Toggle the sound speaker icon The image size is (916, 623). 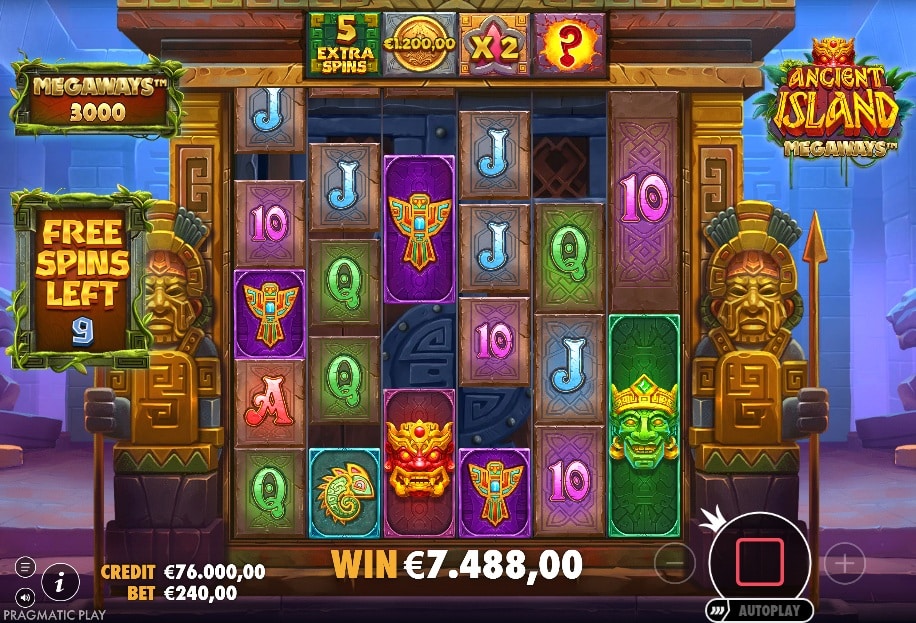(24, 590)
